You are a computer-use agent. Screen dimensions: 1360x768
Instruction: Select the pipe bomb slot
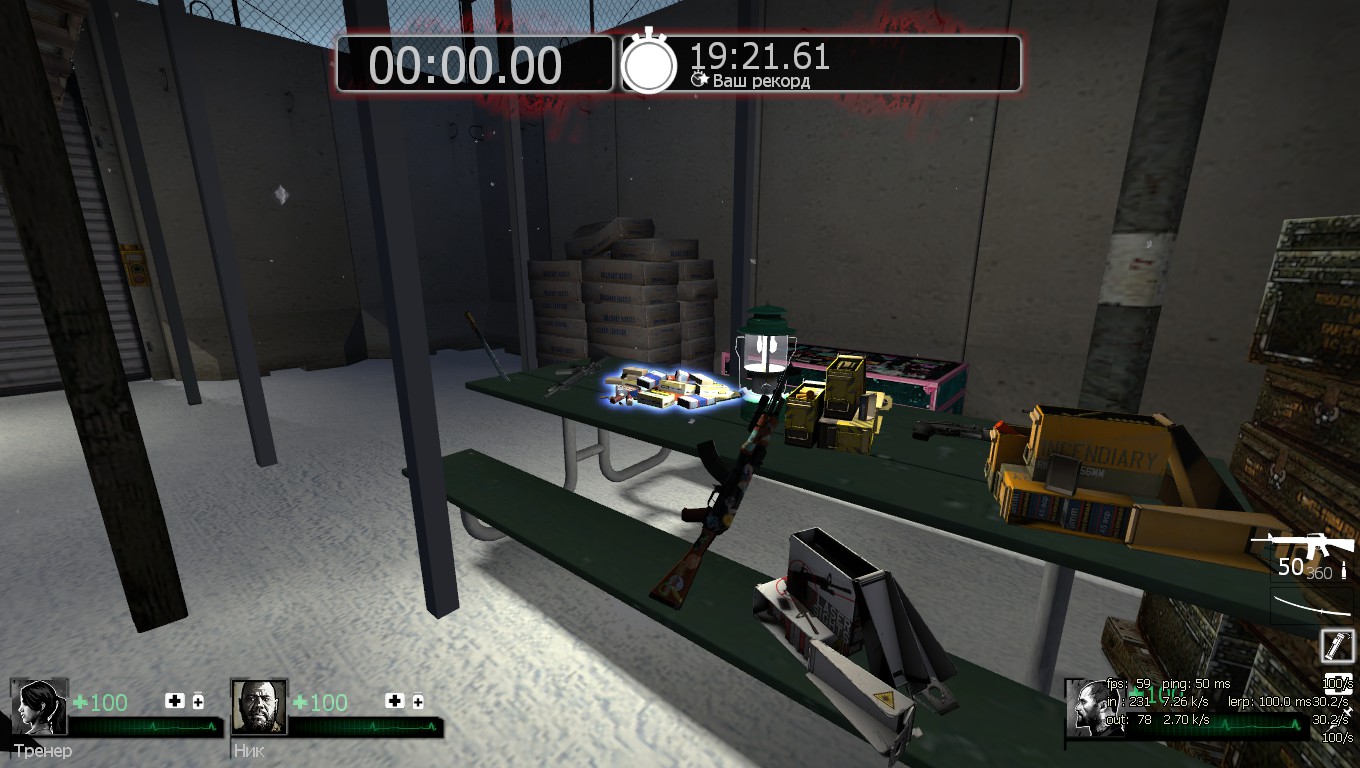click(1337, 645)
